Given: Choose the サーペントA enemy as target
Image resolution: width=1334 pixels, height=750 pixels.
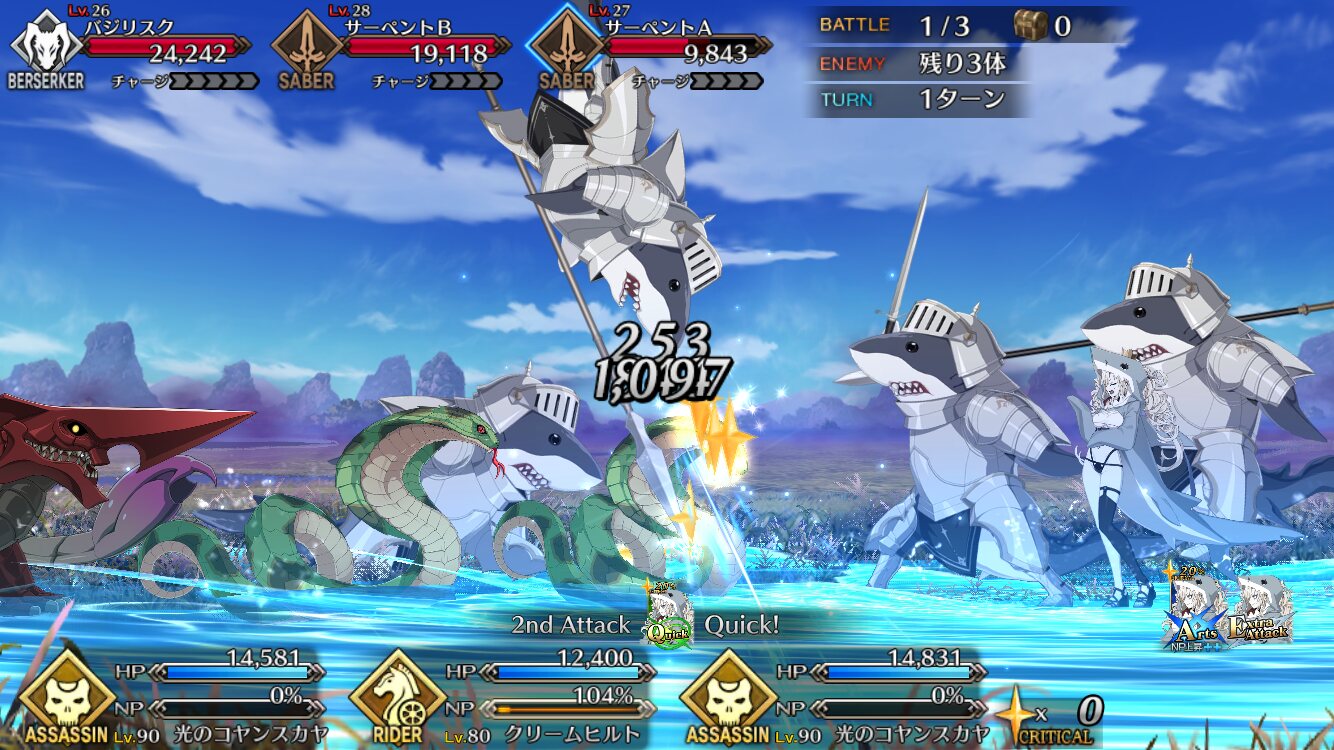Looking at the screenshot, I should 655,48.
